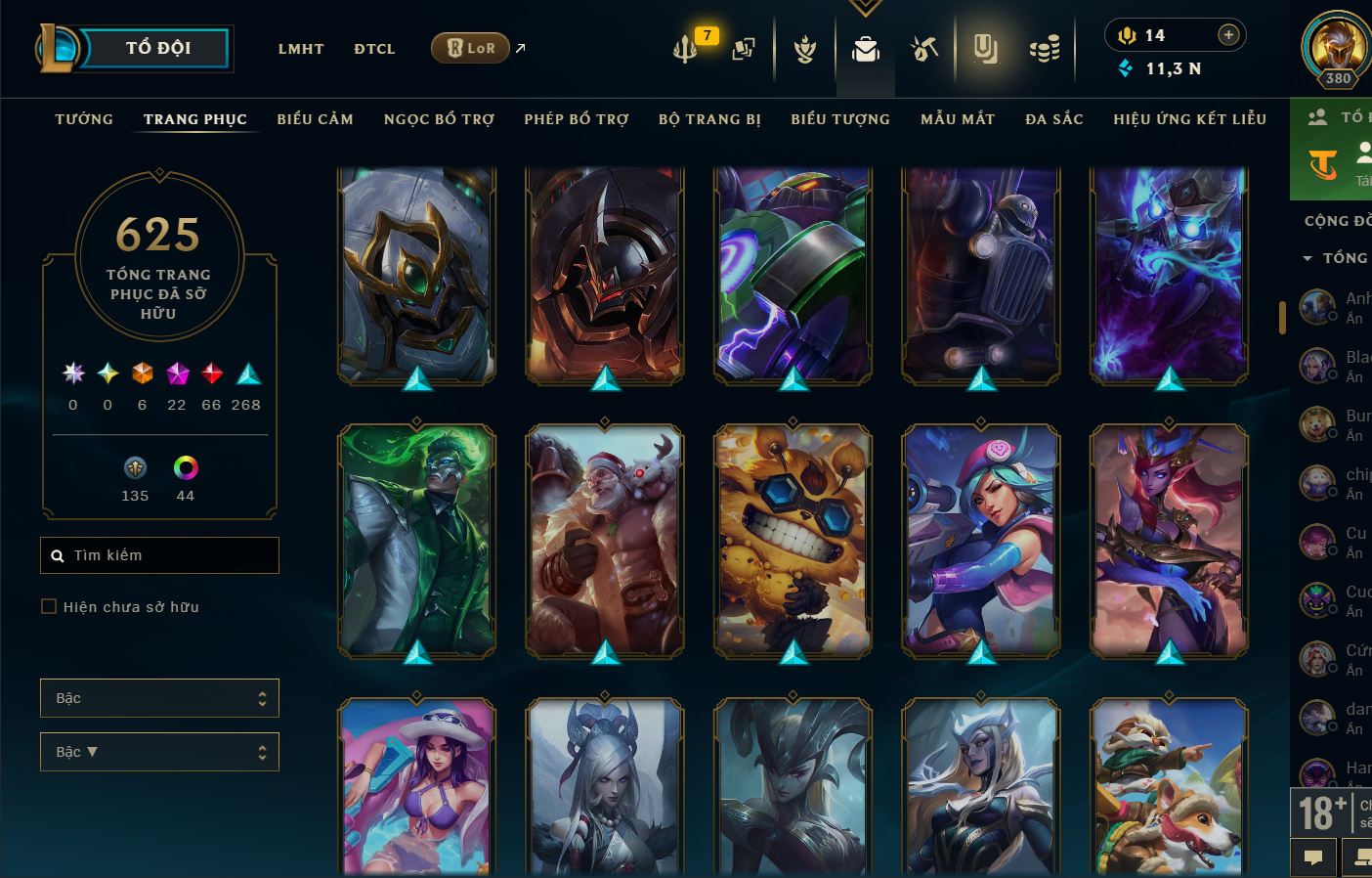The height and width of the screenshot is (878, 1372).
Task: Open the ĐTCL menu
Action: tap(374, 49)
